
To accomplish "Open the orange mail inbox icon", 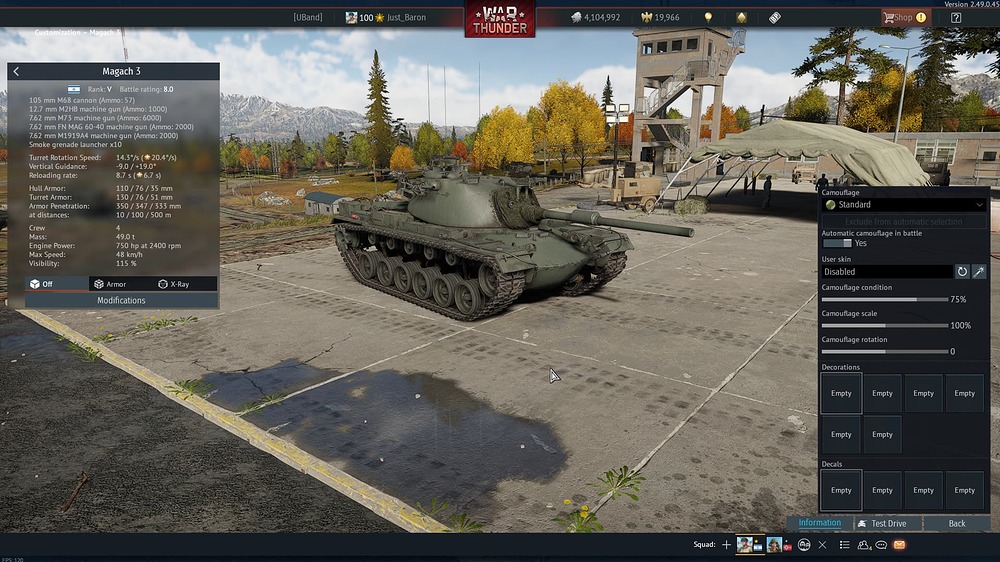I will tap(900, 544).
